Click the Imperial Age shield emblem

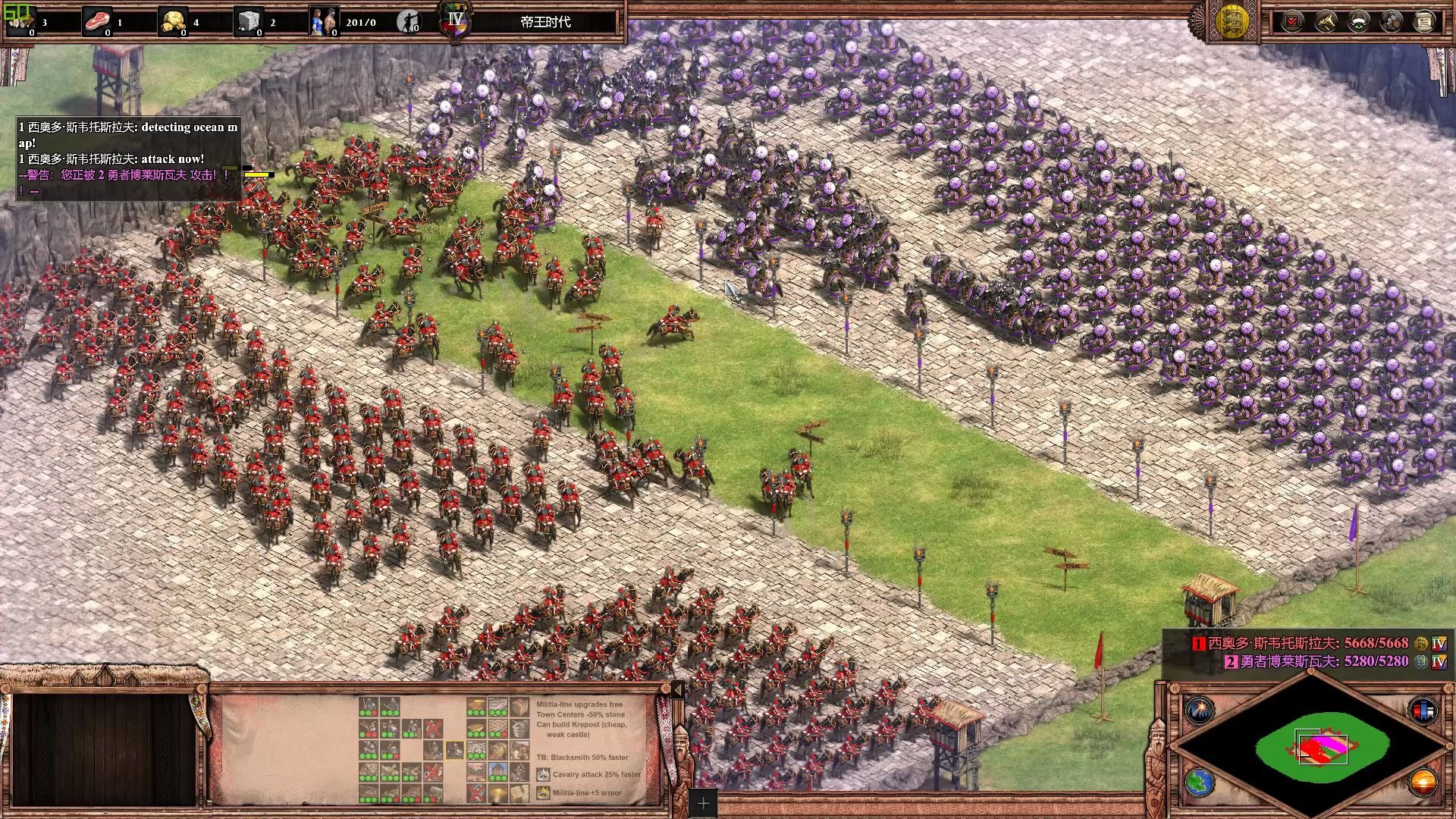455,21
